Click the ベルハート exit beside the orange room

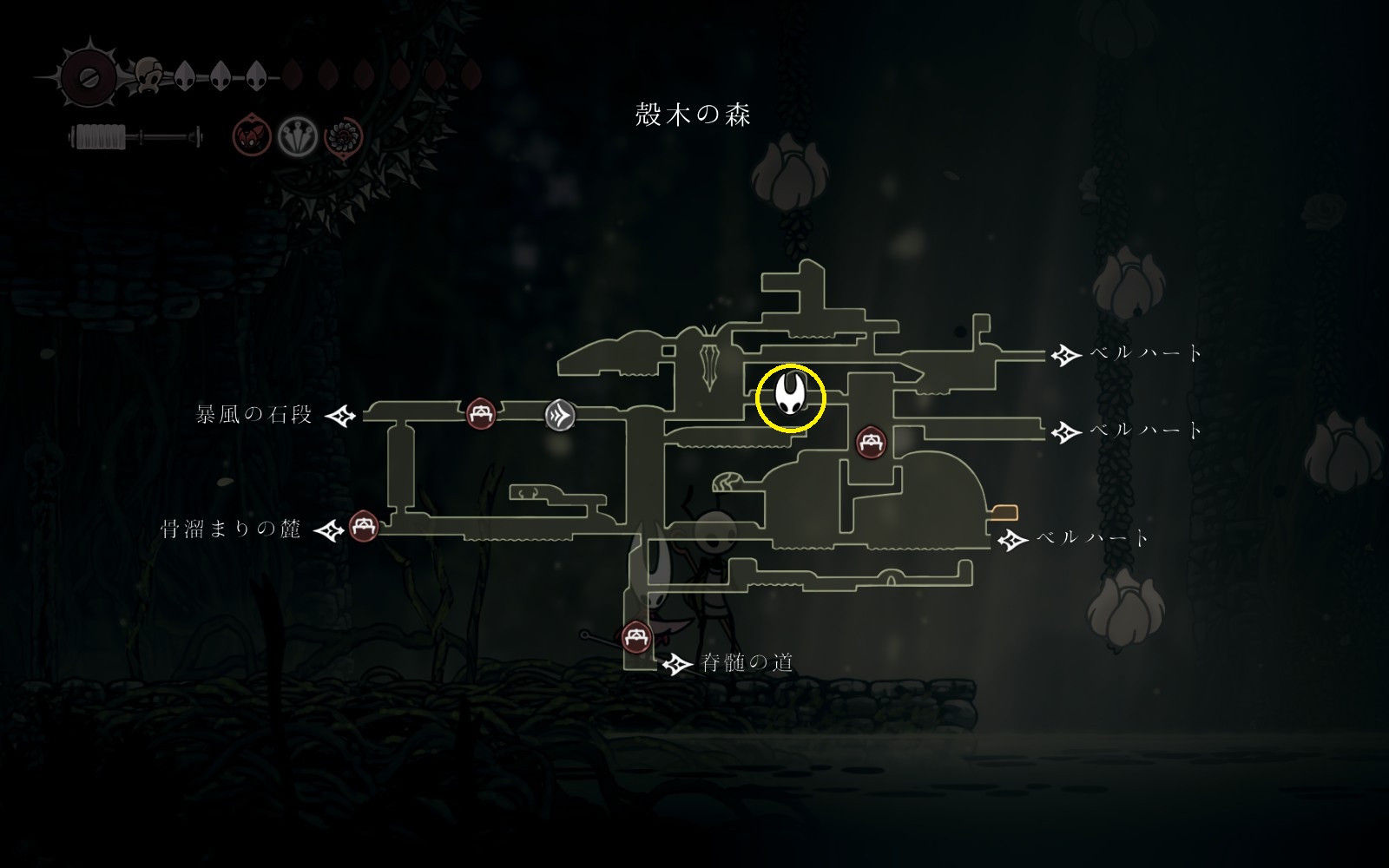pos(1092,539)
